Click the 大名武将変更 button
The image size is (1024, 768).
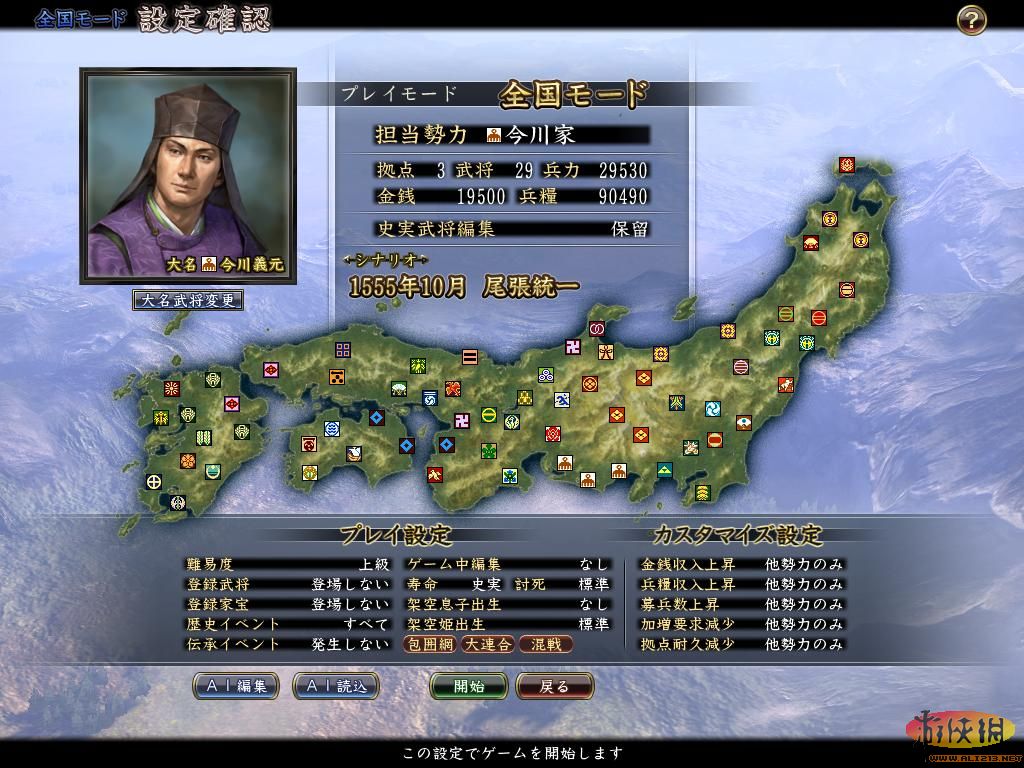[188, 300]
